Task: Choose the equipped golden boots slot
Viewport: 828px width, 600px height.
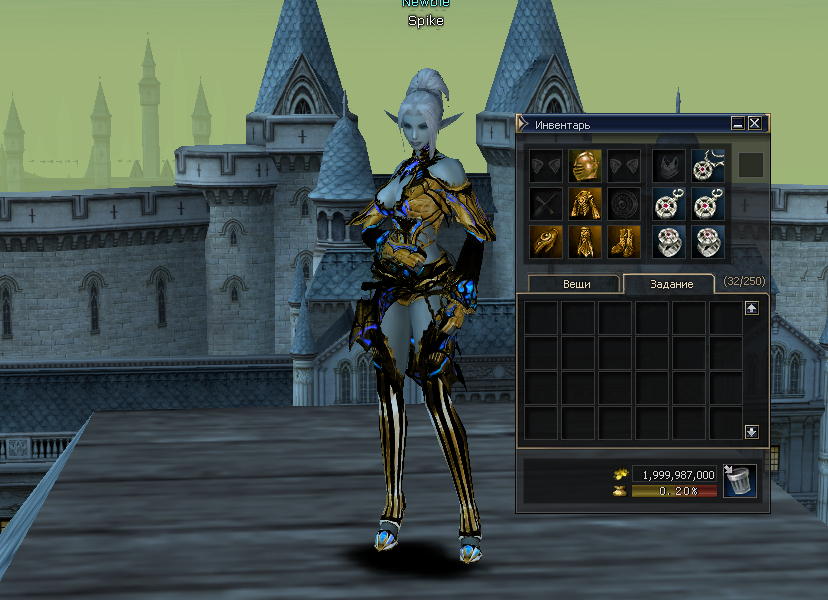Action: pos(623,241)
